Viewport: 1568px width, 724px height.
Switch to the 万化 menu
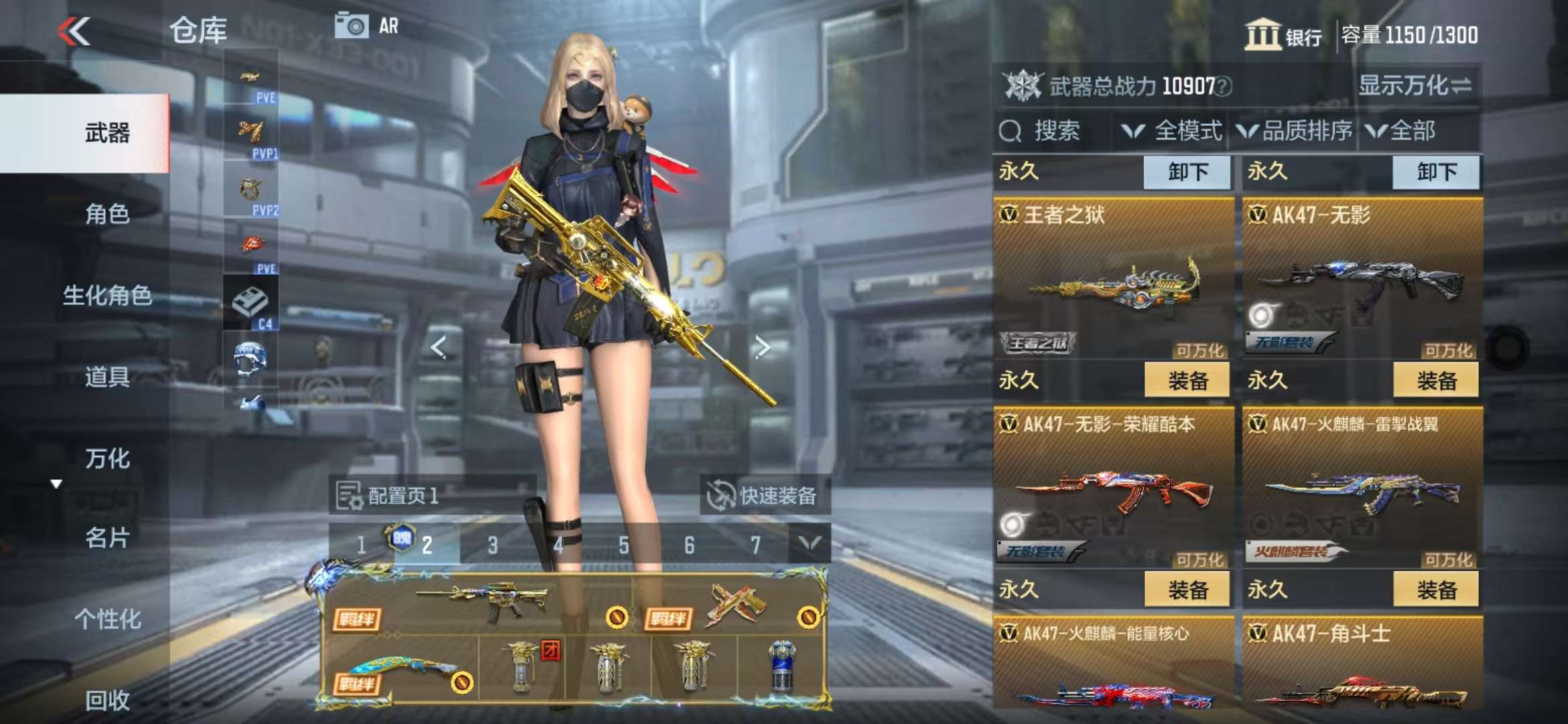(x=107, y=459)
